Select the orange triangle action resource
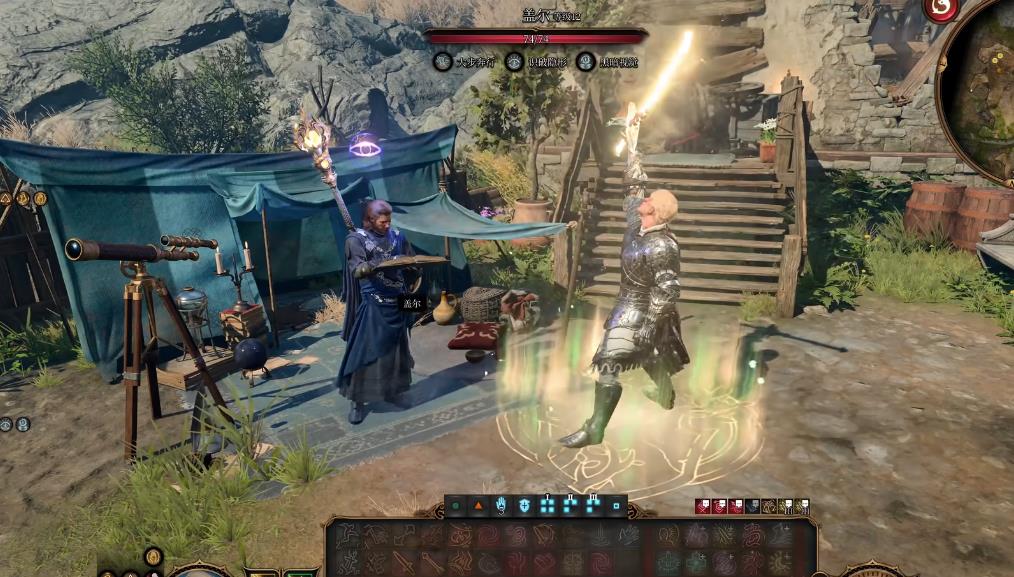 pyautogui.click(x=478, y=507)
